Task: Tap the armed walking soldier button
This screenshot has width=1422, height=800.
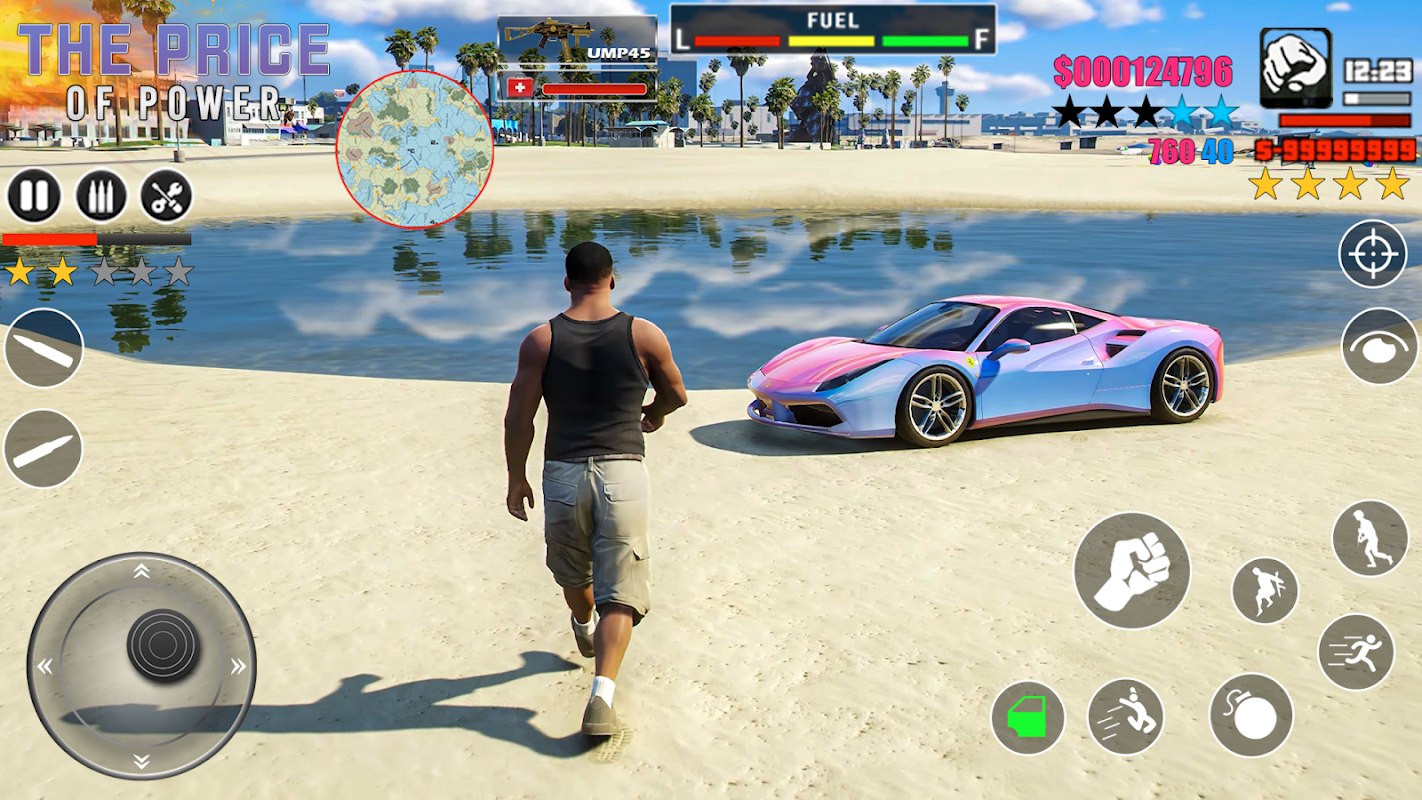Action: pos(1369,538)
